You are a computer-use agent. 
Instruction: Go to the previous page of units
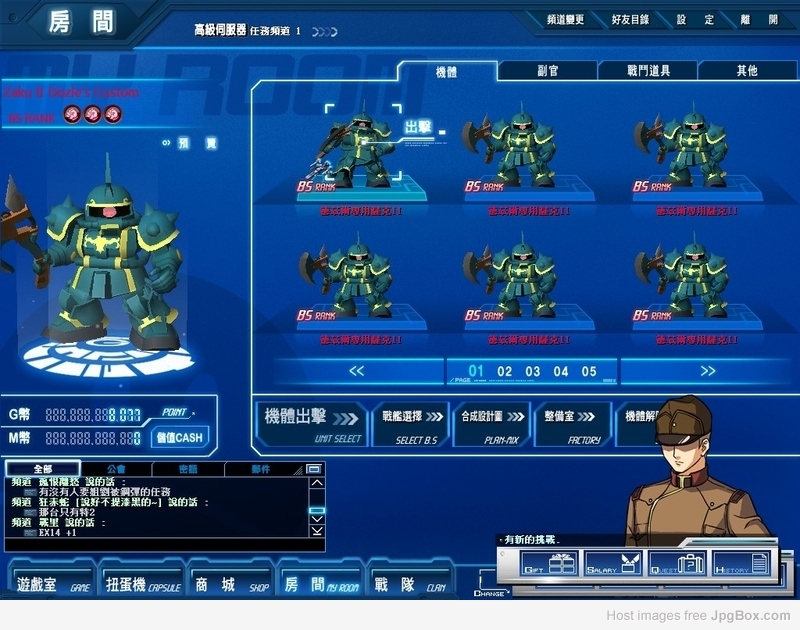pyautogui.click(x=356, y=371)
